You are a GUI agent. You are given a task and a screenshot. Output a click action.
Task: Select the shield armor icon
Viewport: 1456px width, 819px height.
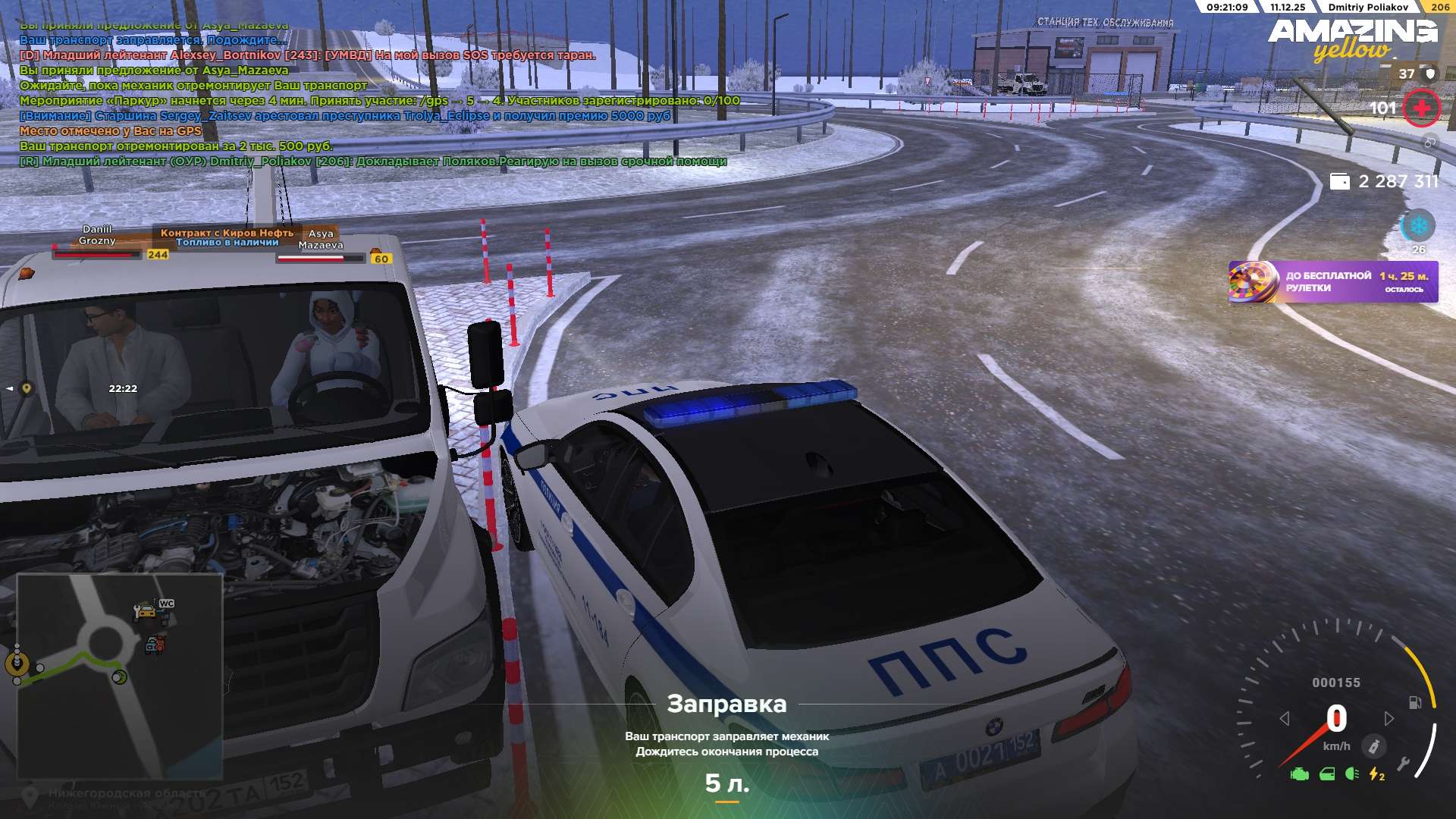tap(1430, 74)
